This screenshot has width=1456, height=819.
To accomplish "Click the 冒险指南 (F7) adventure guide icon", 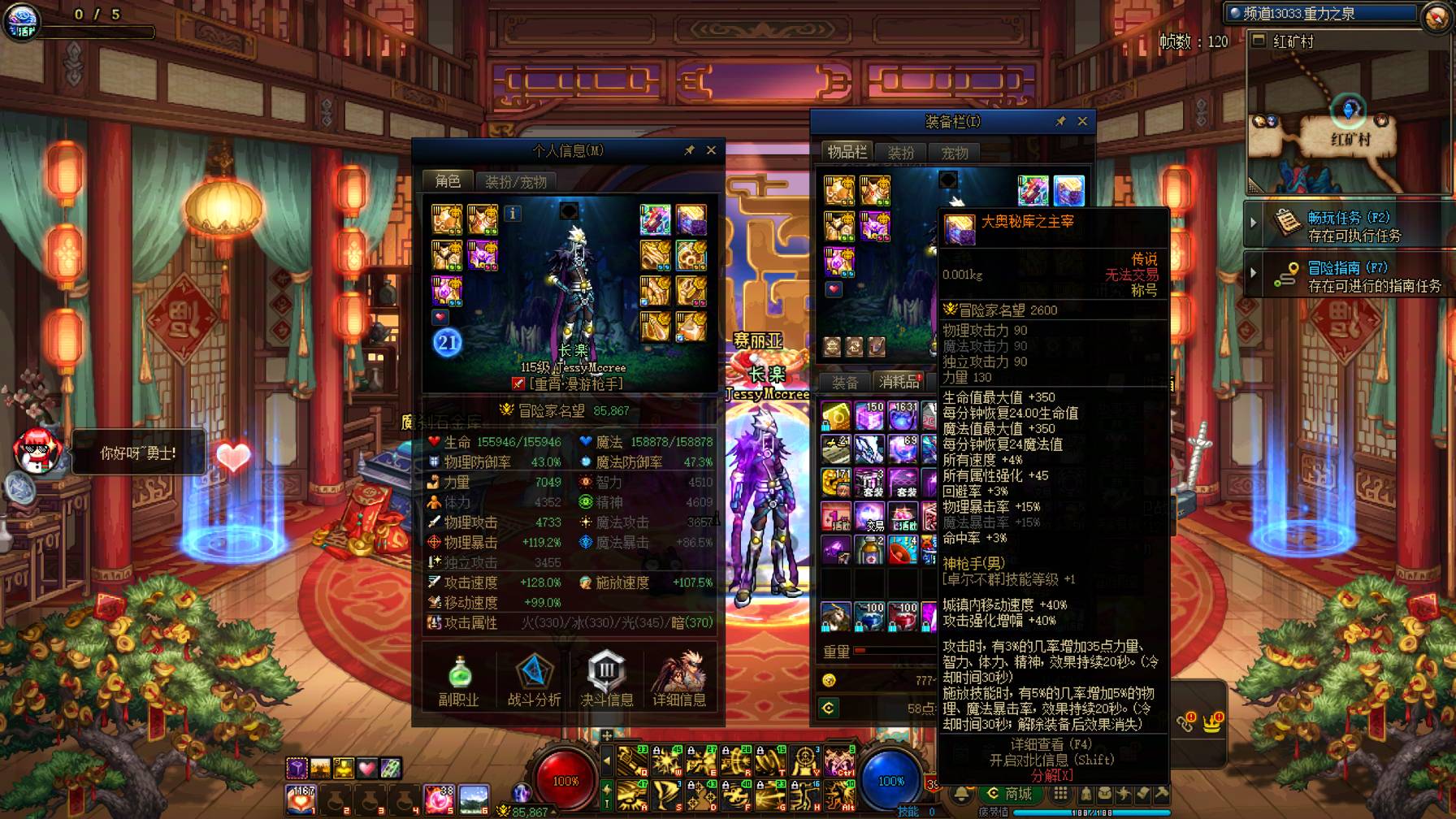I will 1286,274.
